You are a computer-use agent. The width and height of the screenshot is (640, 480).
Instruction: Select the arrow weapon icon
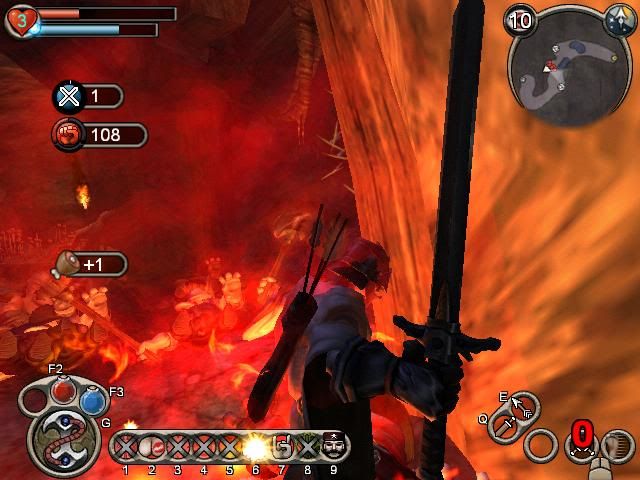pos(521,406)
